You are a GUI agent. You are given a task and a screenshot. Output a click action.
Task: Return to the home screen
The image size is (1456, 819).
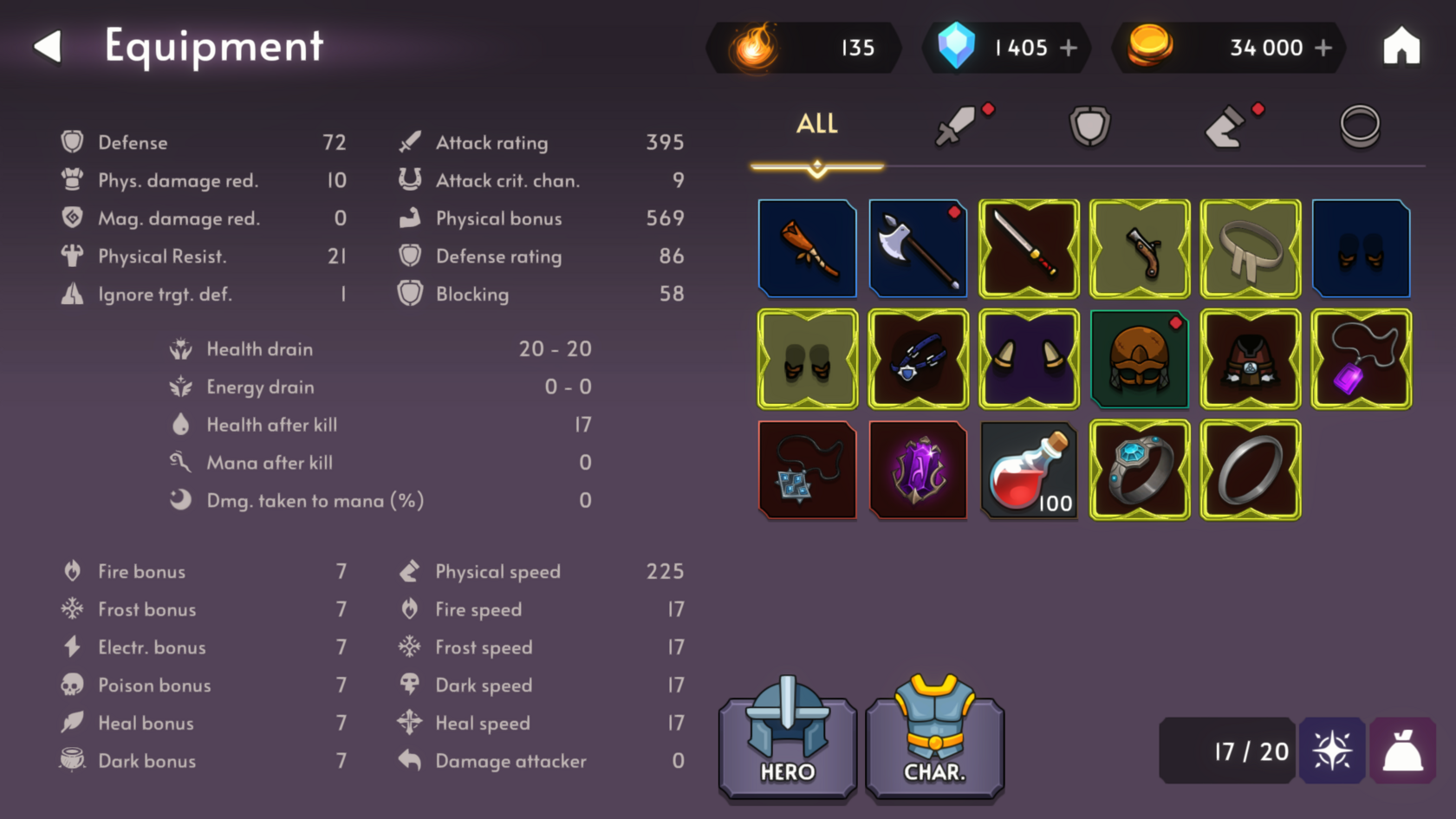point(1401,47)
